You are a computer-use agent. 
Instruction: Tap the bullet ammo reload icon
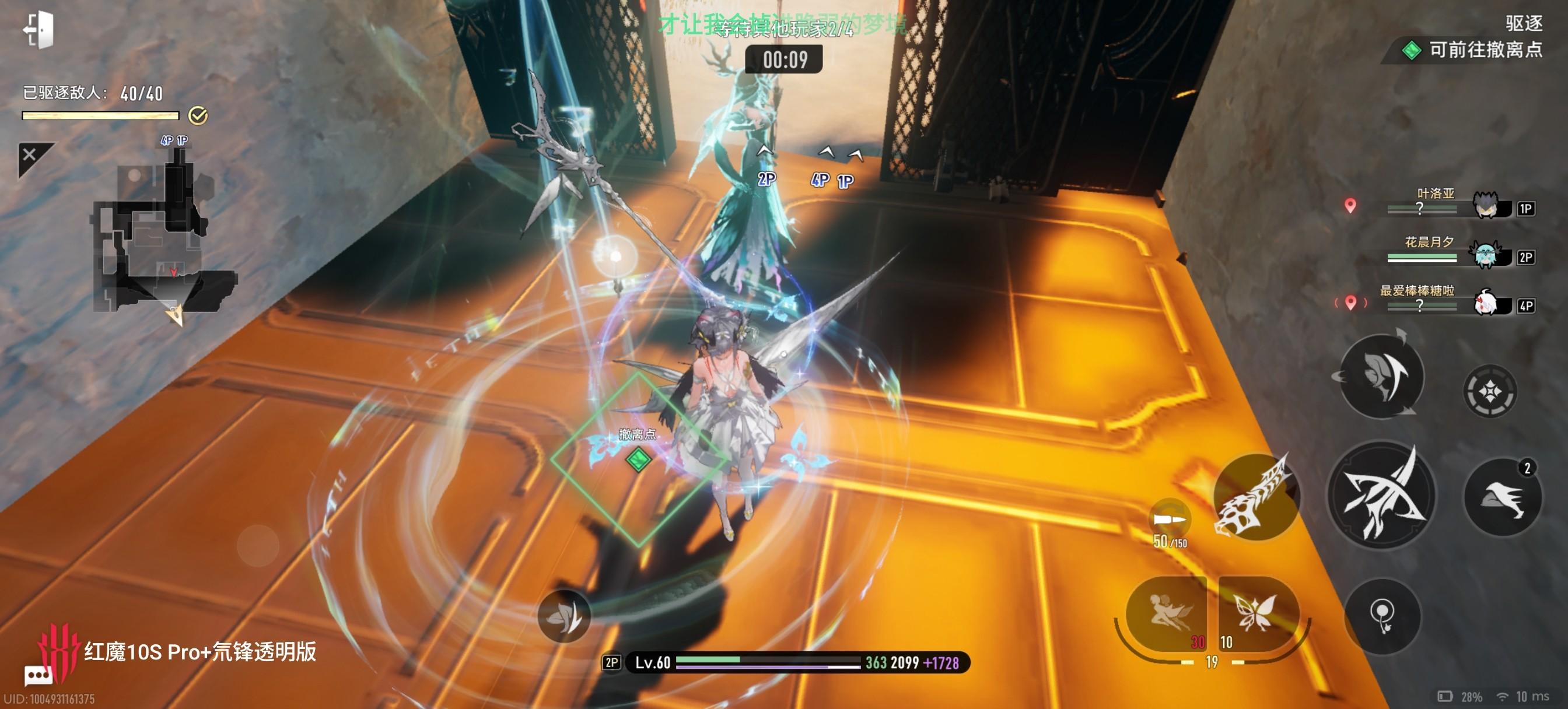[1170, 519]
